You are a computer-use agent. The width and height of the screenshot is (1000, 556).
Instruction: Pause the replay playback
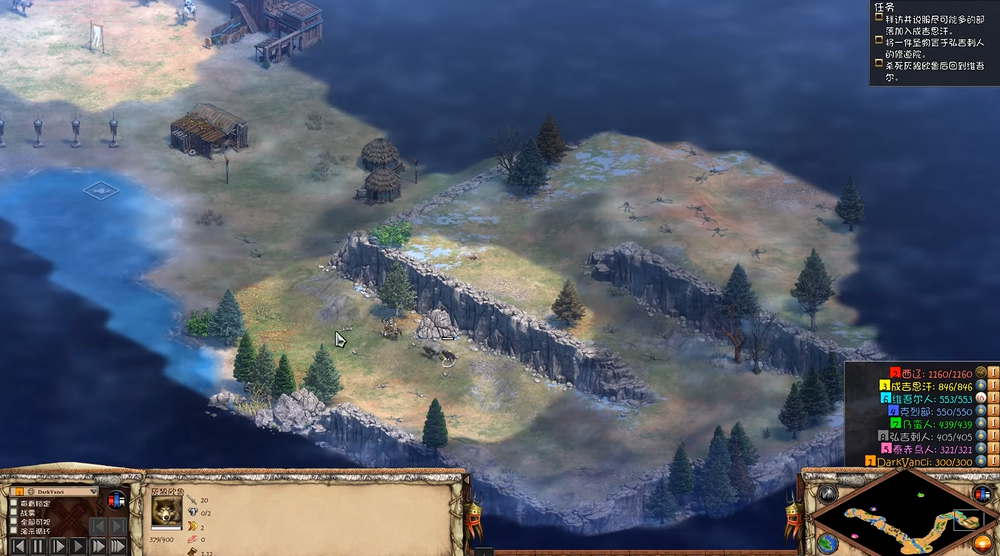pos(38,546)
